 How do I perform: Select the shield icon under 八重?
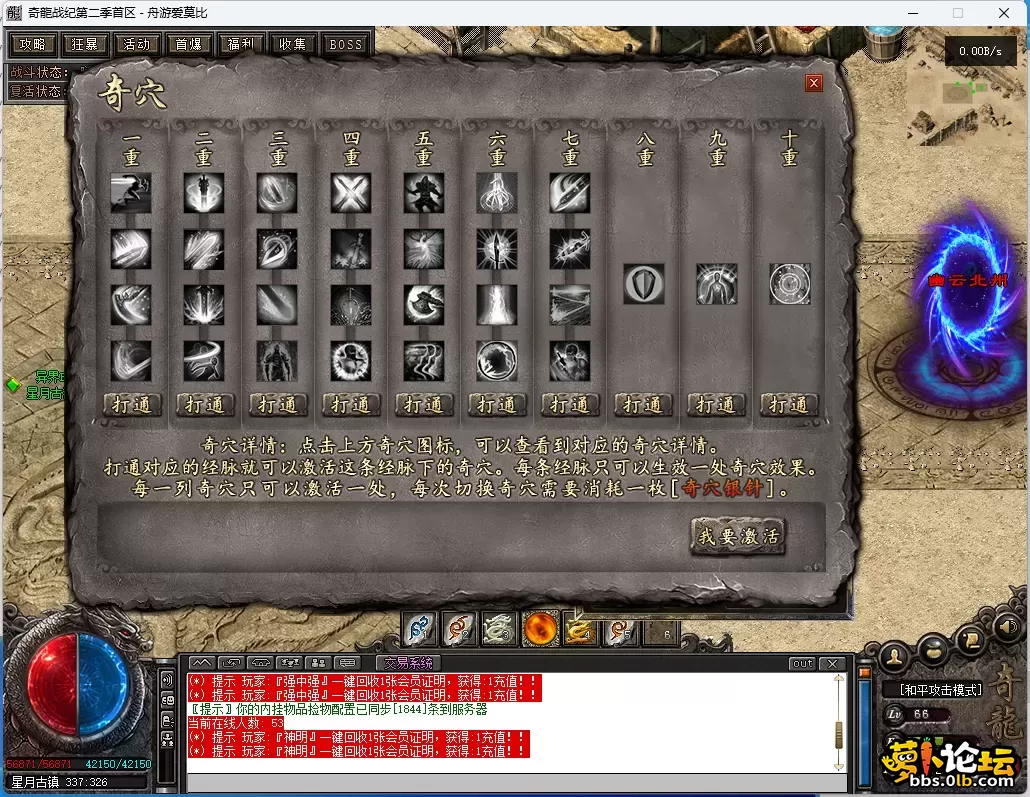point(643,284)
